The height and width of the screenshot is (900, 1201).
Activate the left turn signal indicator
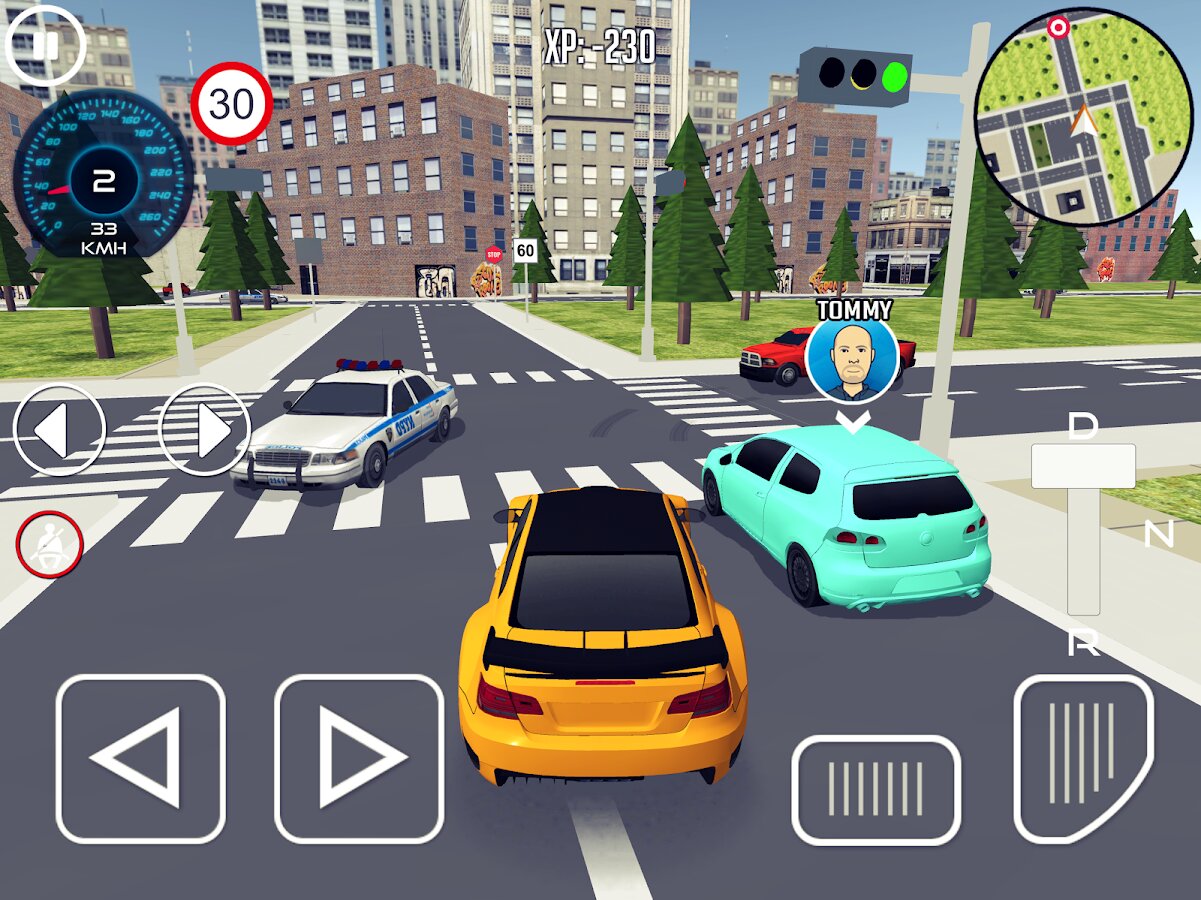pyautogui.click(x=59, y=430)
